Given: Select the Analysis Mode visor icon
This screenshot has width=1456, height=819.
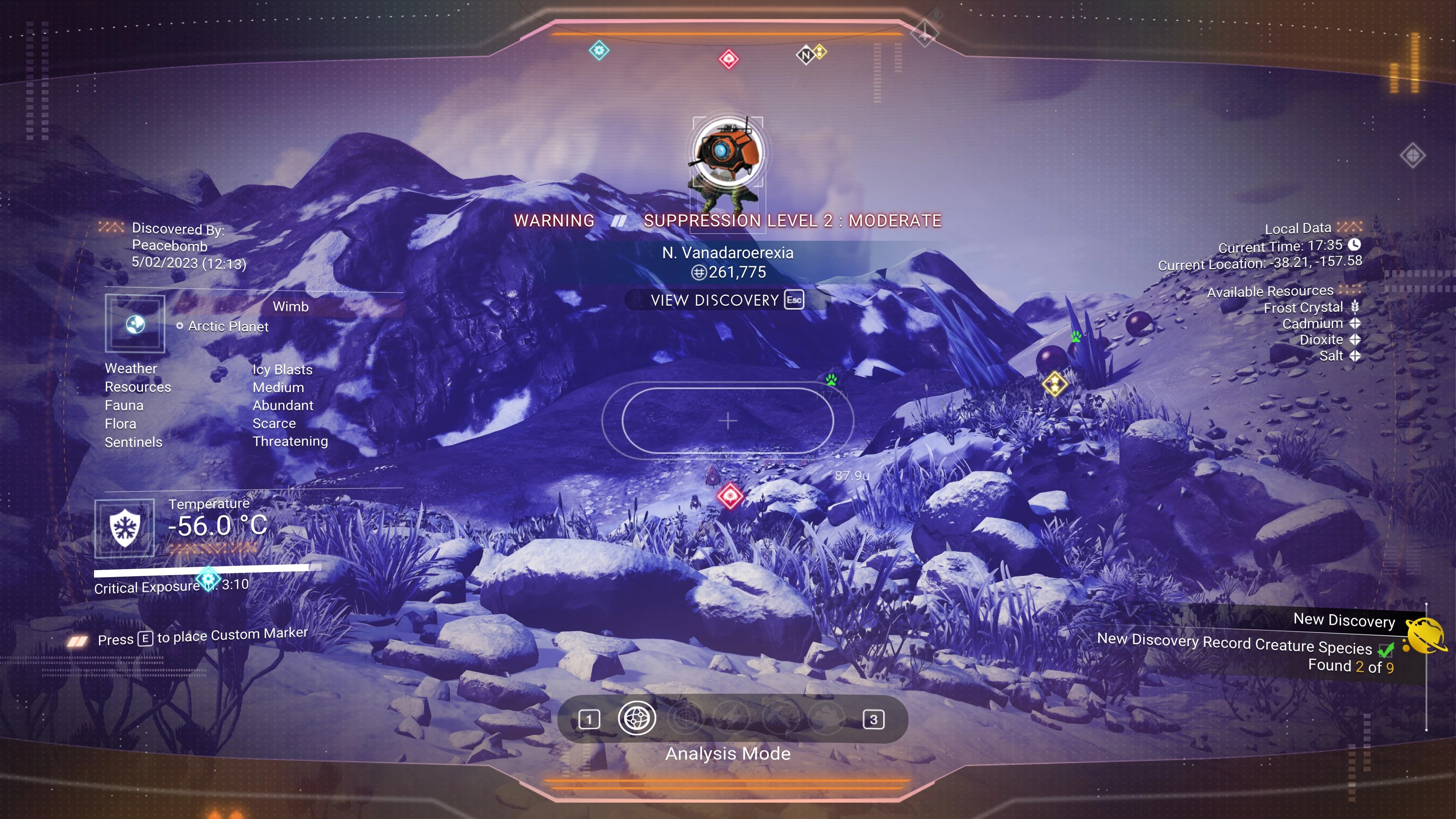Looking at the screenshot, I should coord(637,719).
